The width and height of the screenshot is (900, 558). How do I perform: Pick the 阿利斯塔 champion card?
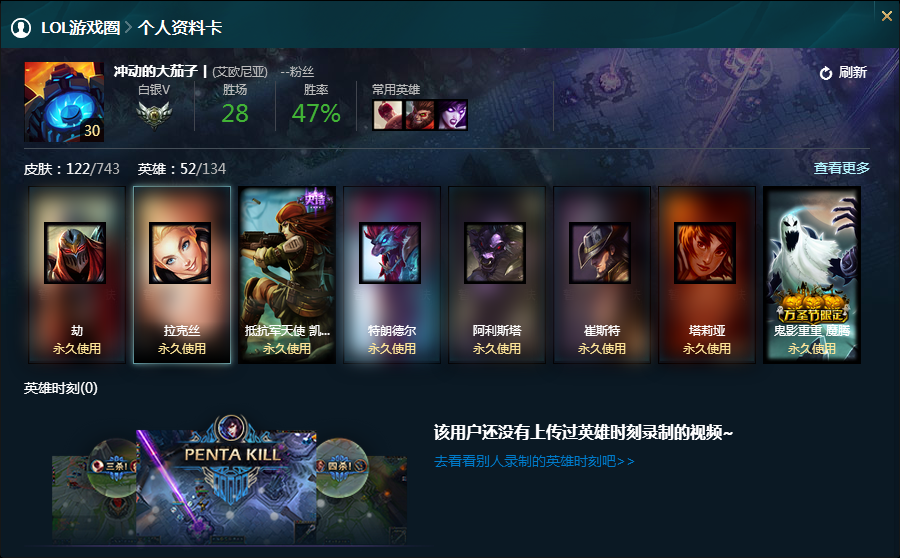(x=497, y=274)
